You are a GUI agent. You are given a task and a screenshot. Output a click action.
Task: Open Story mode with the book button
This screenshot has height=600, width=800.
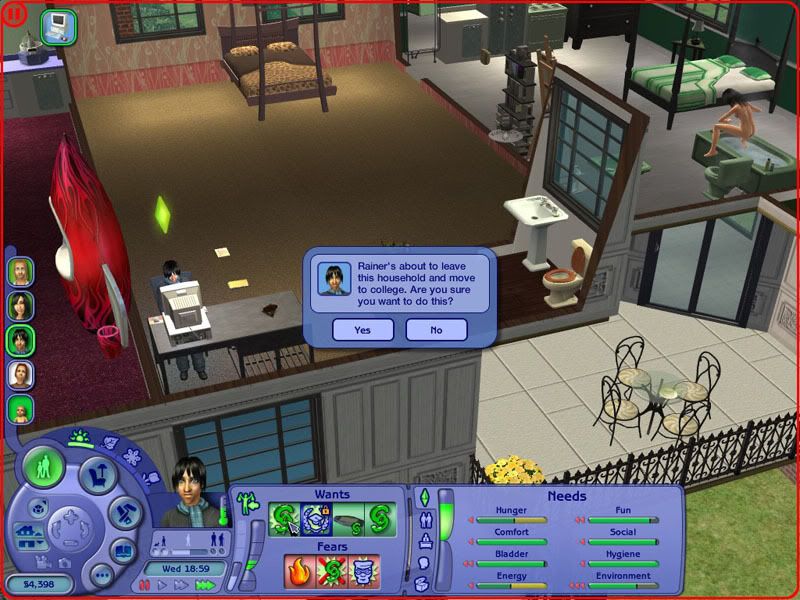point(122,550)
